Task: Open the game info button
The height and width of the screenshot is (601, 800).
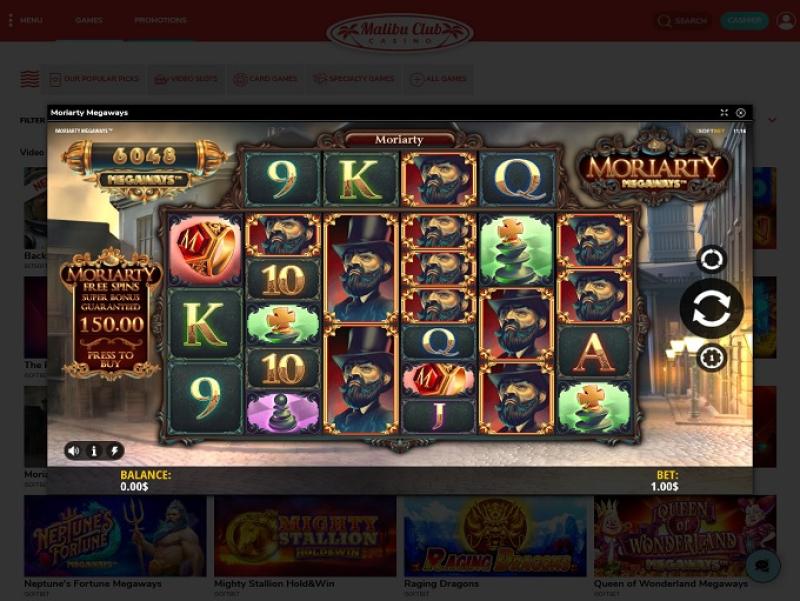Action: (94, 451)
